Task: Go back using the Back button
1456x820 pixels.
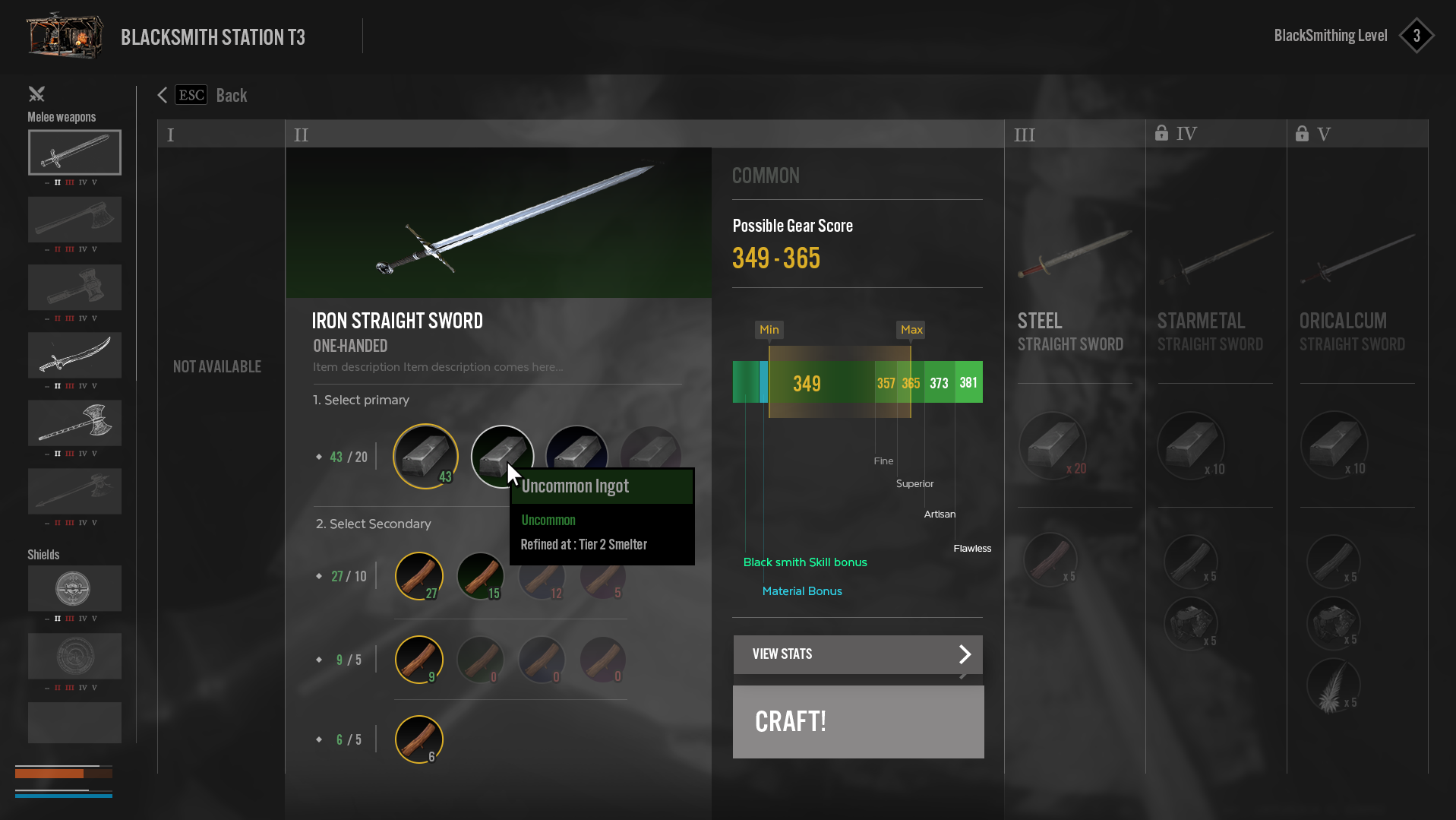Action: click(x=204, y=95)
